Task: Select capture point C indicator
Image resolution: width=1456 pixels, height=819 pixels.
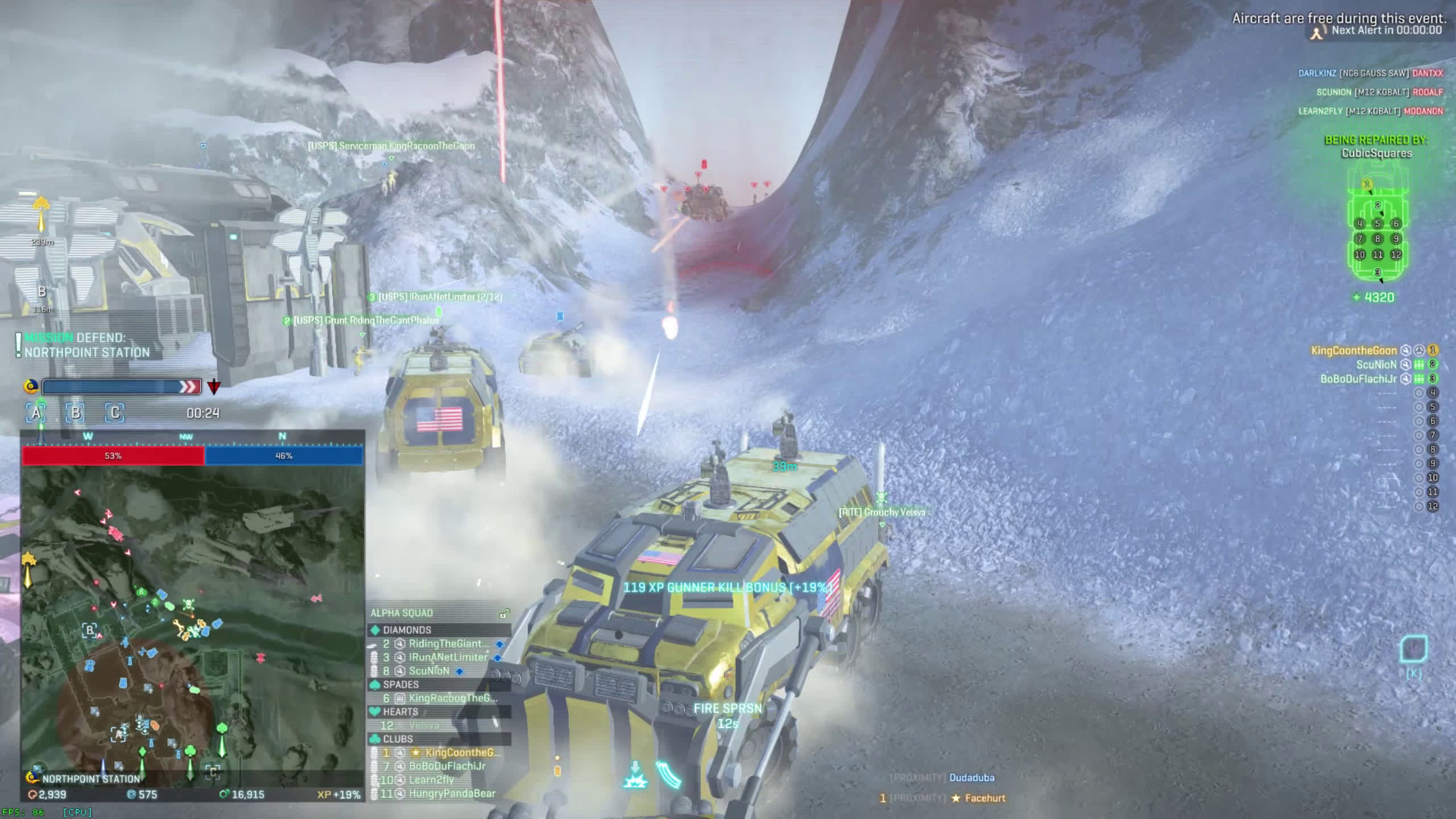Action: [x=114, y=412]
